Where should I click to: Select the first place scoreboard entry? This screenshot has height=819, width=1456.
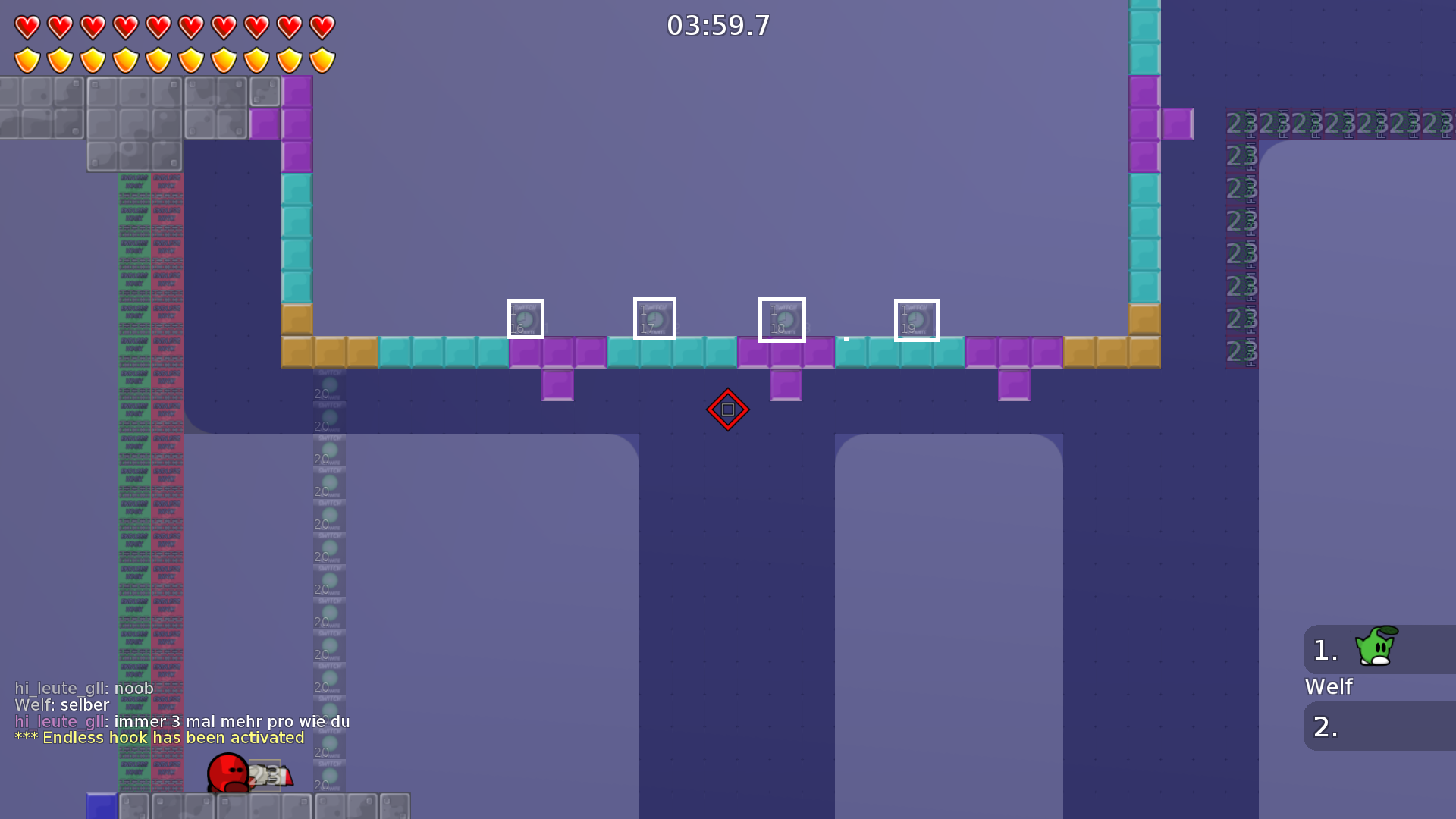click(x=1323, y=648)
